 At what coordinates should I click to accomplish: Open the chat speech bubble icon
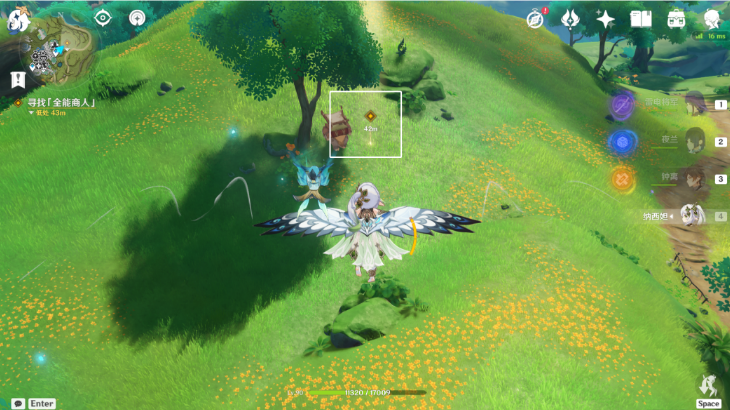coord(18,403)
